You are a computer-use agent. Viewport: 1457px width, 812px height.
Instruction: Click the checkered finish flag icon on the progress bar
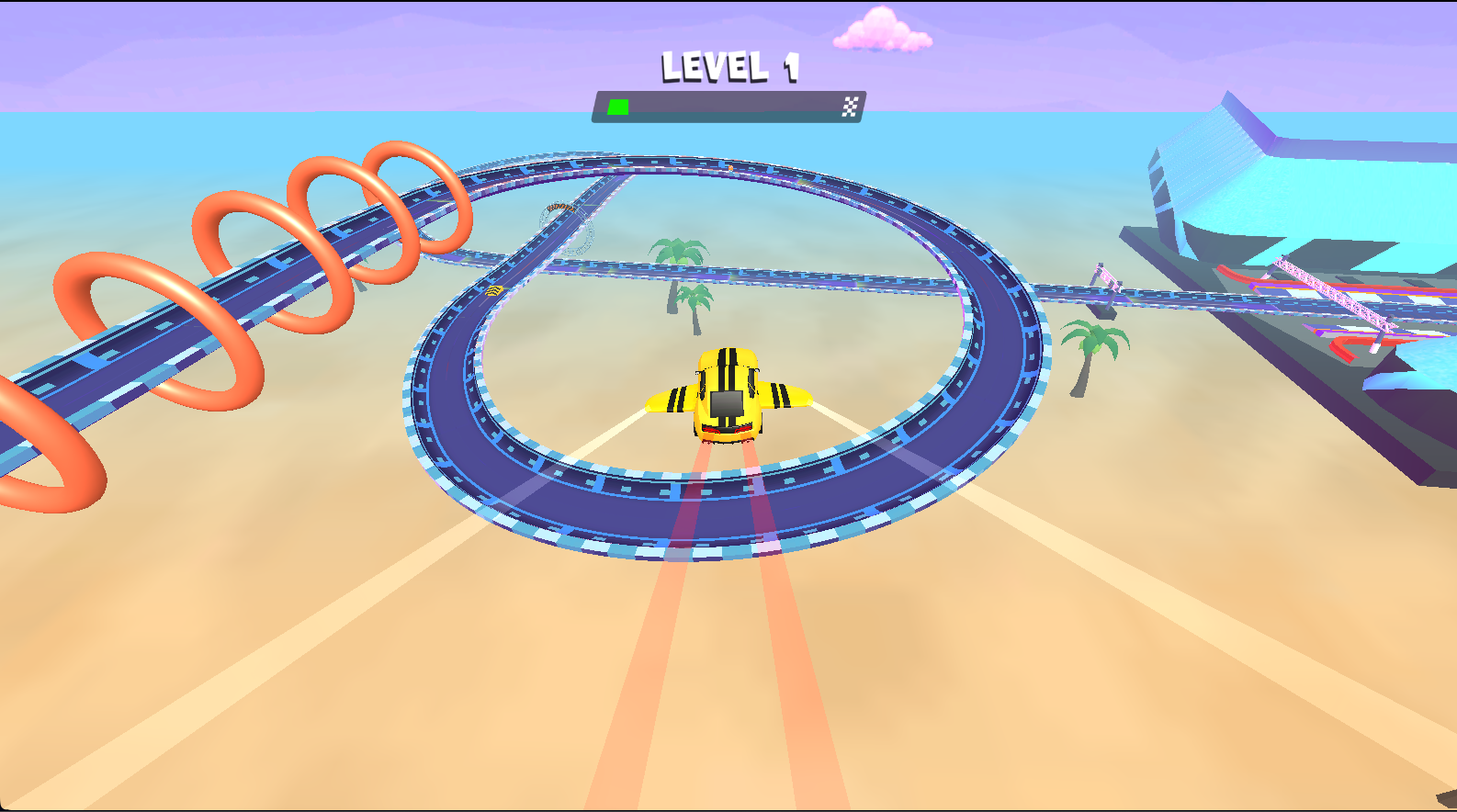(850, 105)
